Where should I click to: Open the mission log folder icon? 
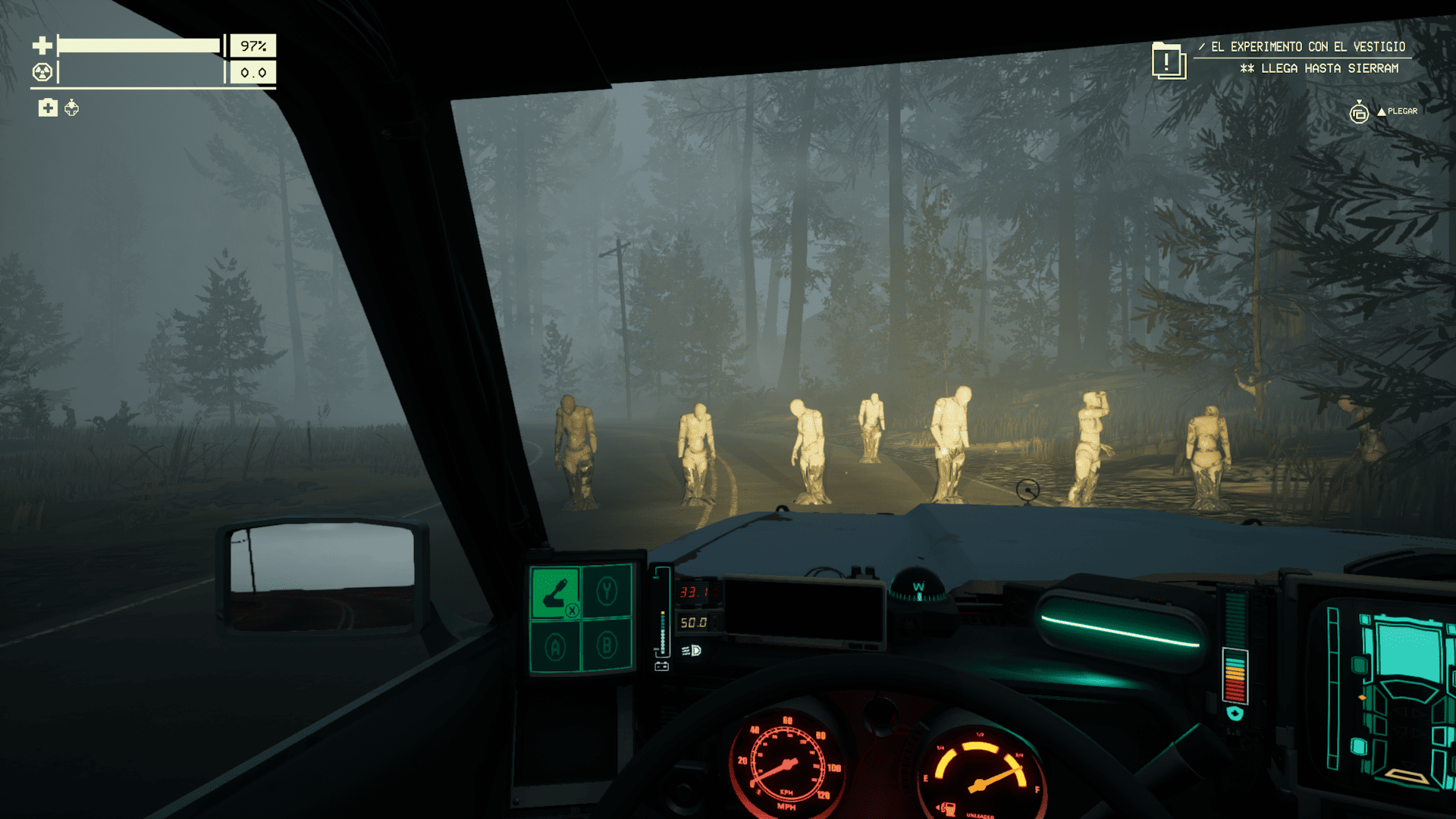point(1168,61)
